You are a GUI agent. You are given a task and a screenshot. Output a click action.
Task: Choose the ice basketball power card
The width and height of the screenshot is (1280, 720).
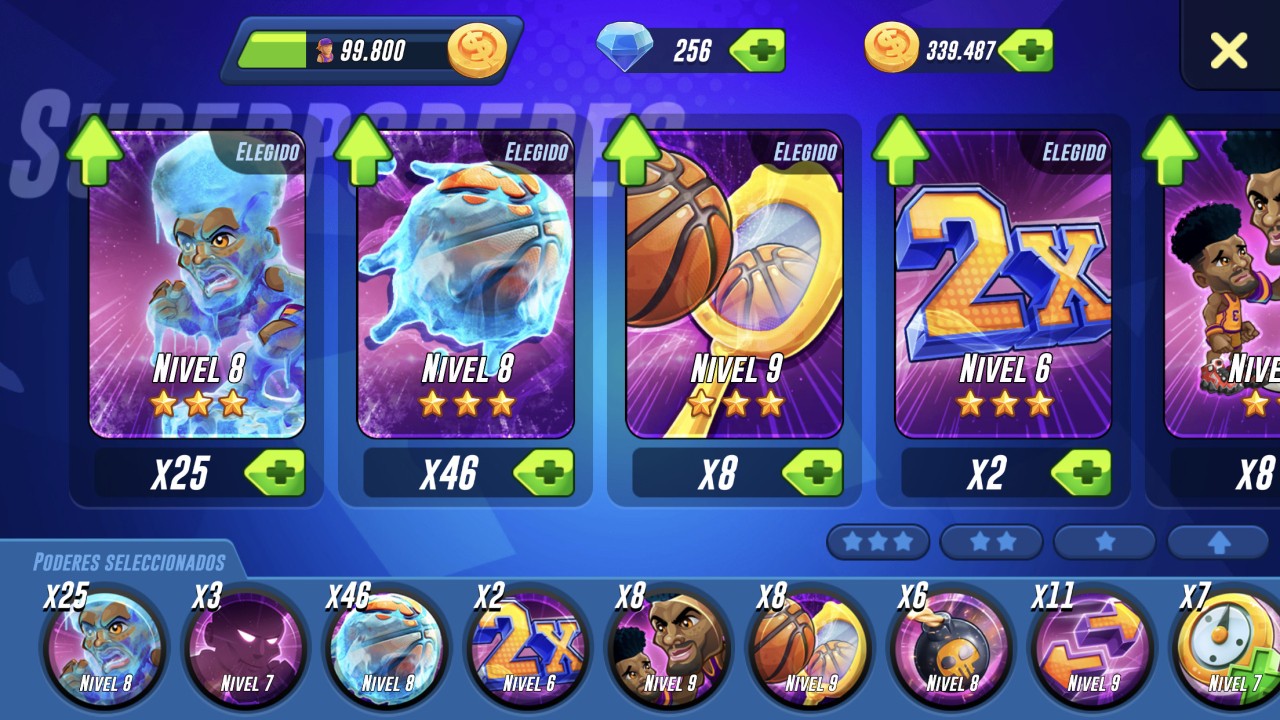pyautogui.click(x=466, y=285)
